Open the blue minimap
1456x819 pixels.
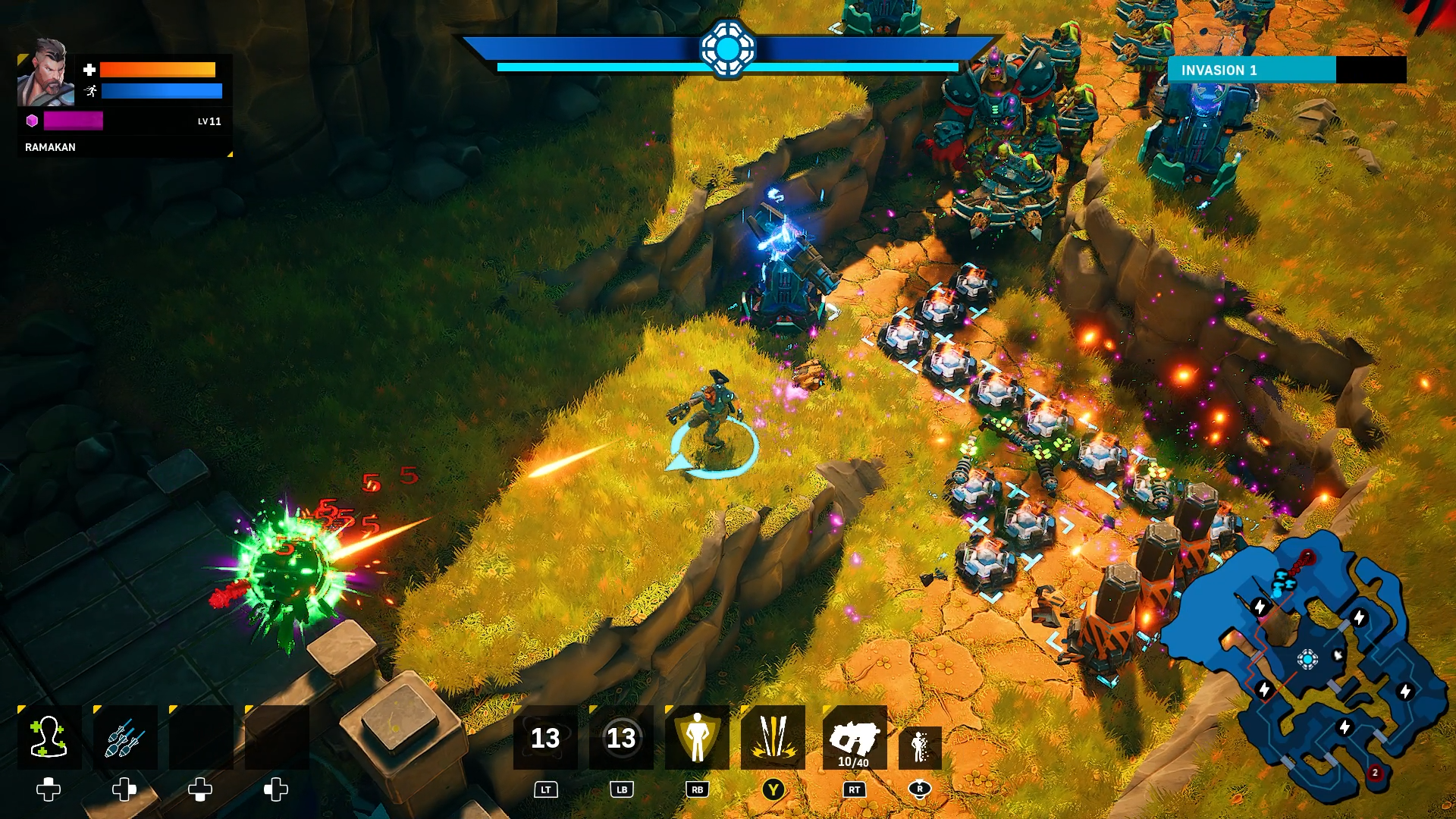point(1304,667)
